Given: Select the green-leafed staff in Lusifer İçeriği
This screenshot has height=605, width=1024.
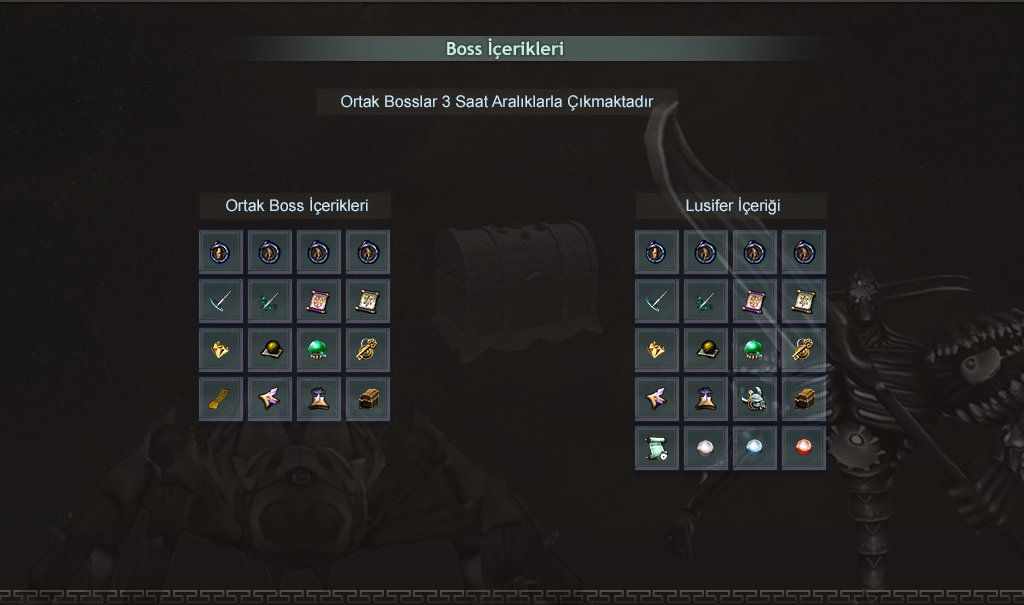Looking at the screenshot, I should tap(706, 301).
